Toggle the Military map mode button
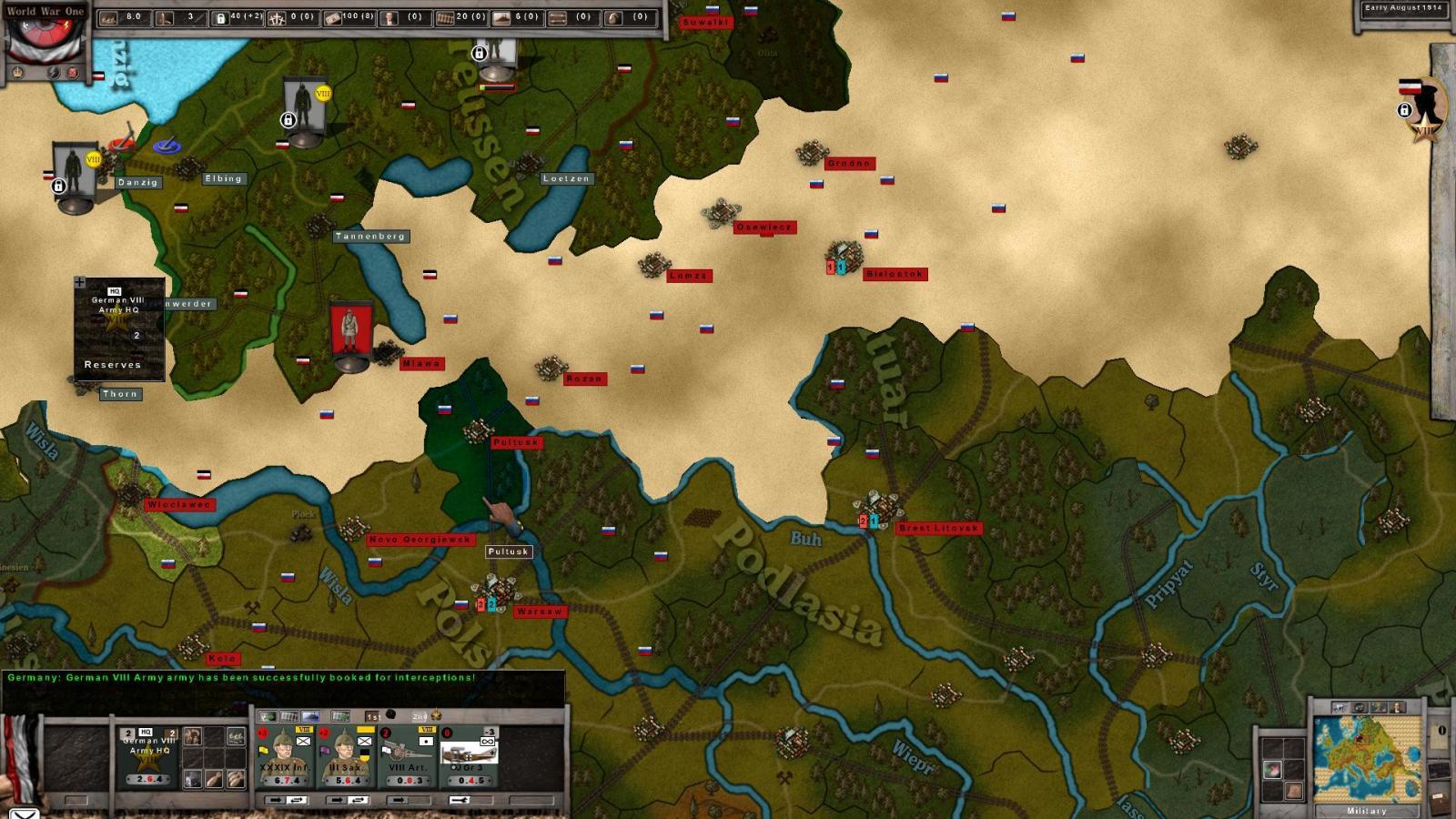This screenshot has height=819, width=1456. pos(1366,810)
